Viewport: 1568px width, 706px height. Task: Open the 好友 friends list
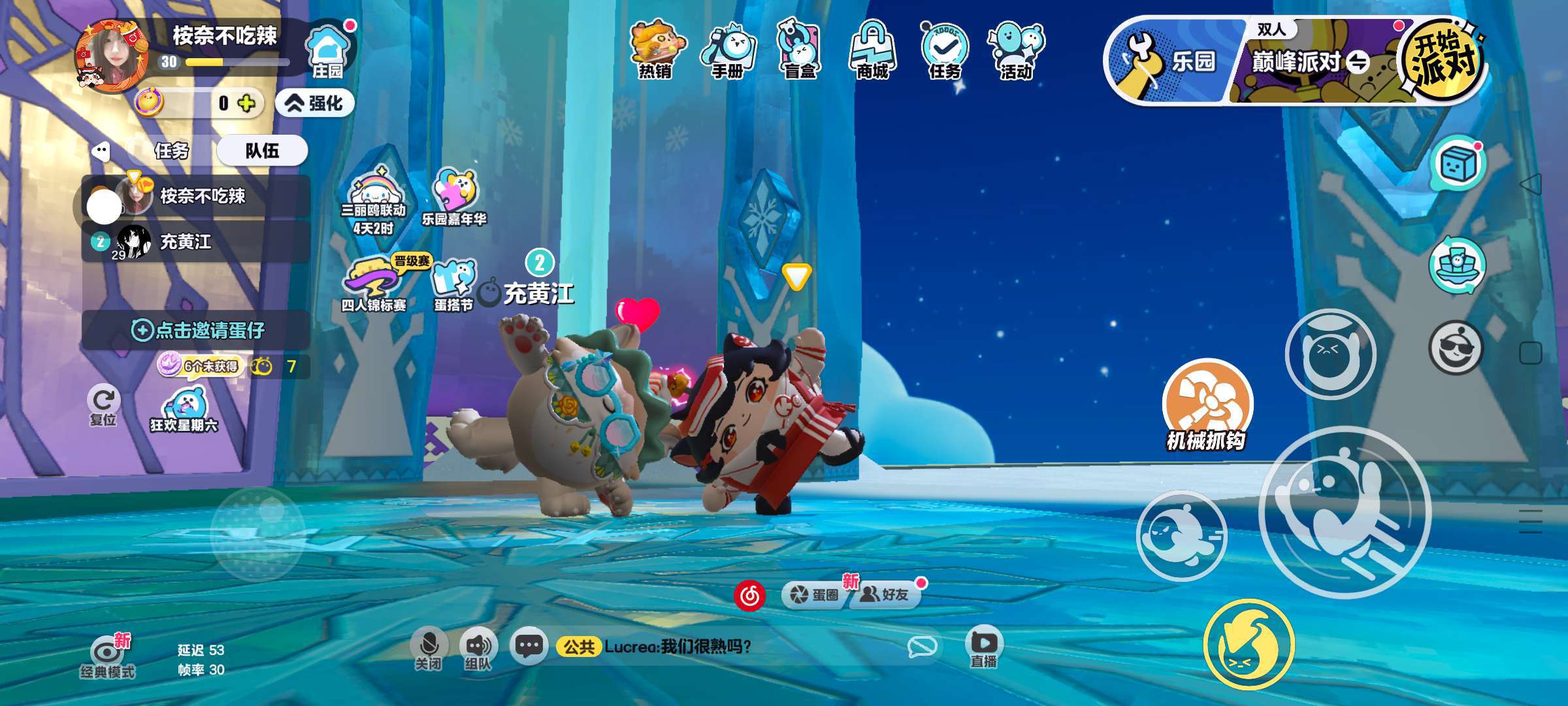point(886,594)
